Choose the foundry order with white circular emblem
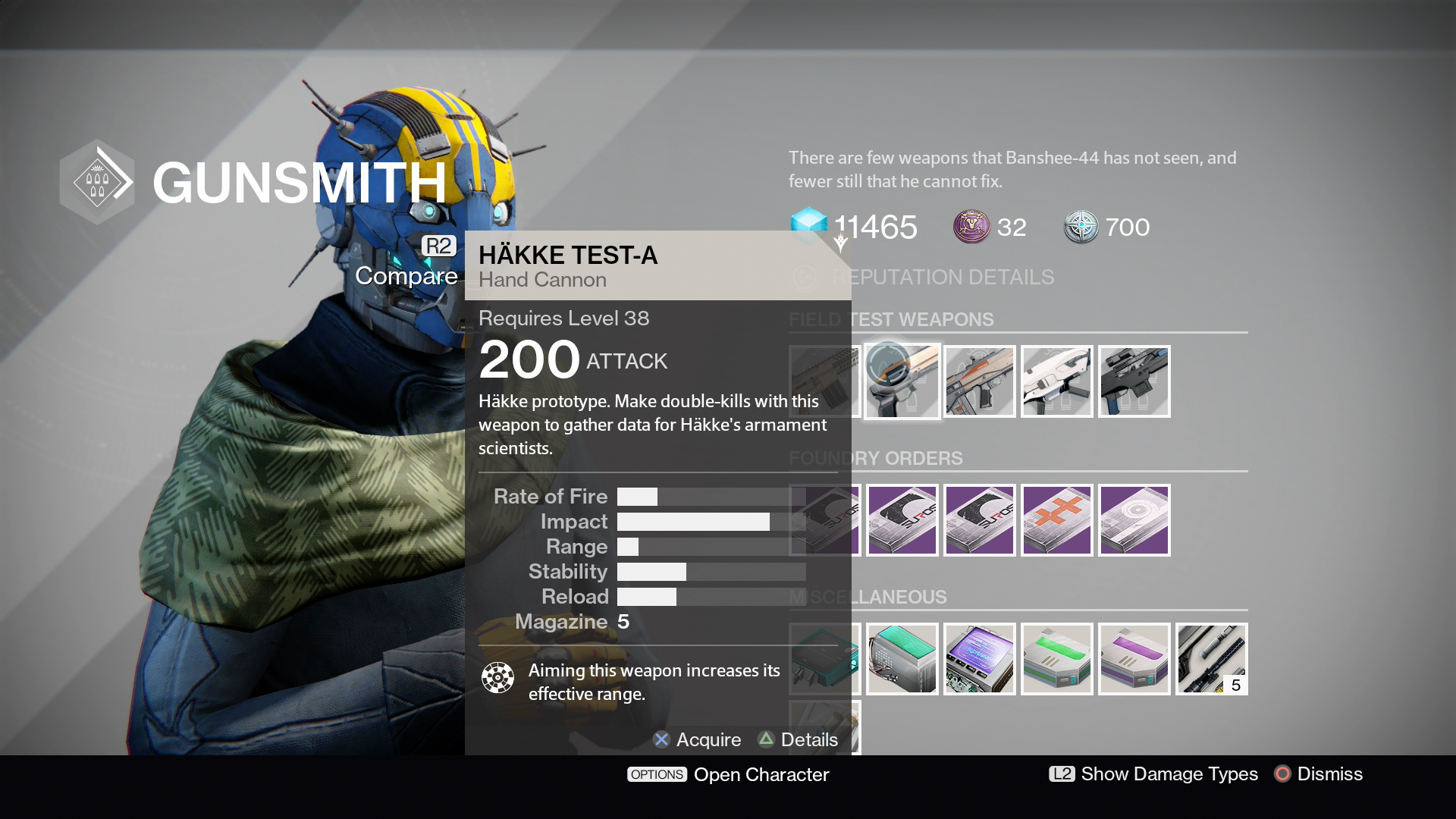The width and height of the screenshot is (1456, 819). [x=1134, y=520]
